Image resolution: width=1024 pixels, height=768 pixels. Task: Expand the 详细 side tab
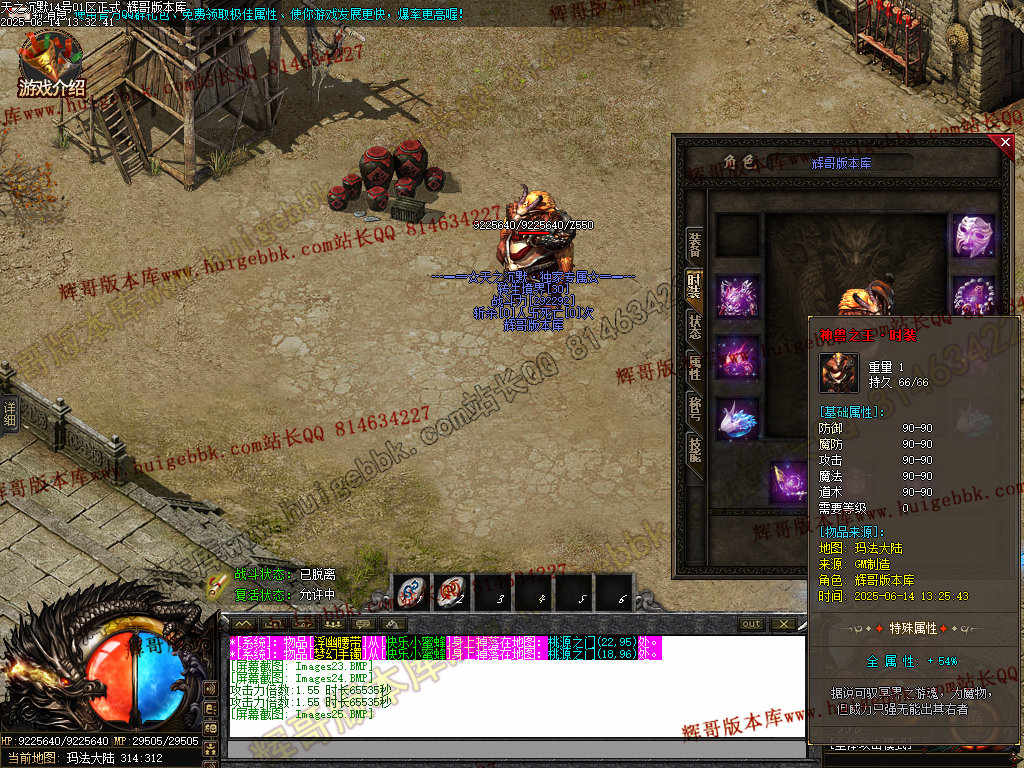point(10,414)
